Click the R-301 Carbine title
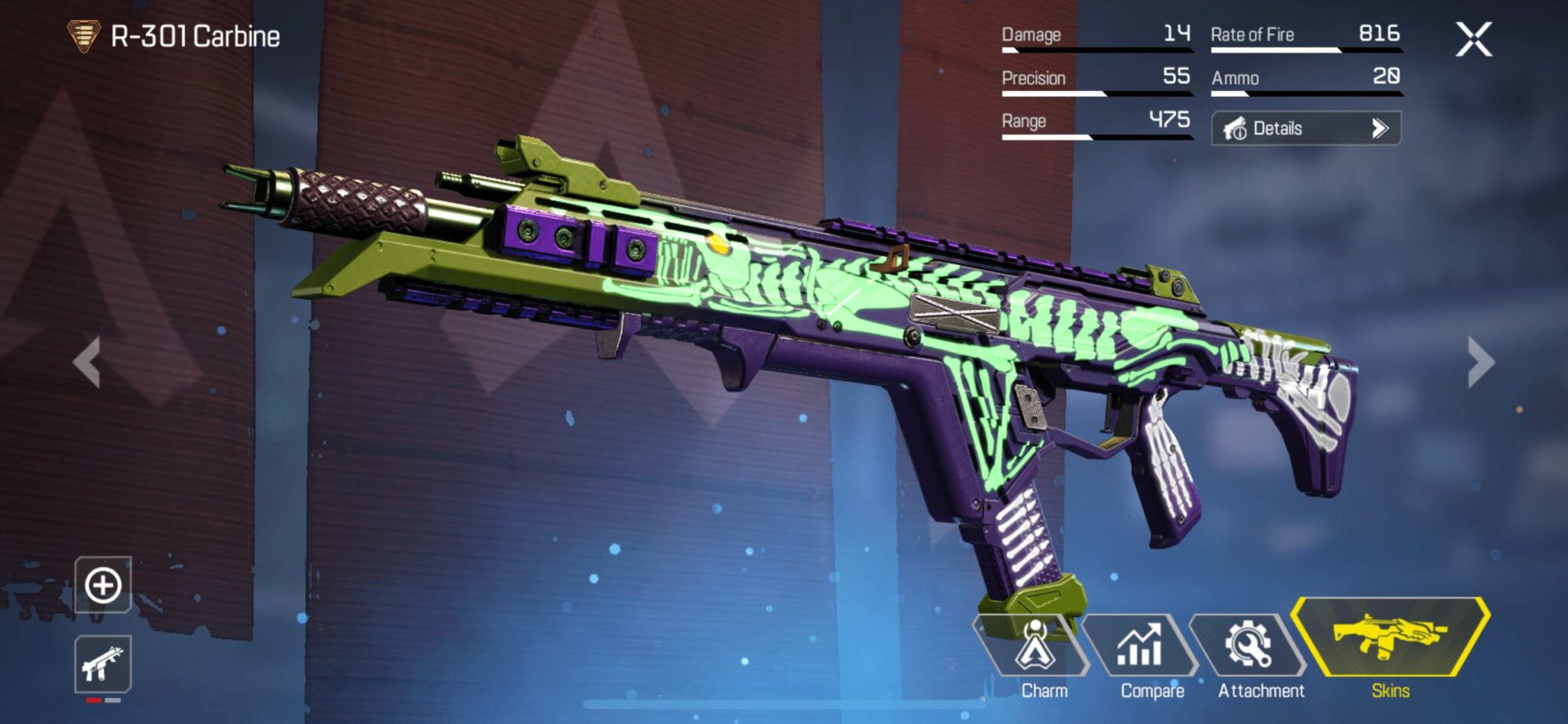This screenshot has width=1568, height=724. [x=196, y=34]
